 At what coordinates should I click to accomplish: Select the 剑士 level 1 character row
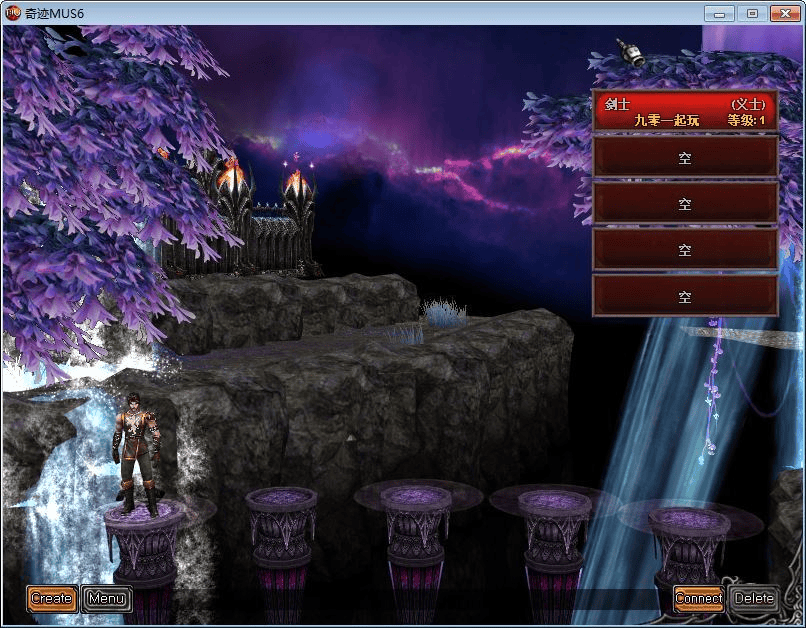coord(685,111)
